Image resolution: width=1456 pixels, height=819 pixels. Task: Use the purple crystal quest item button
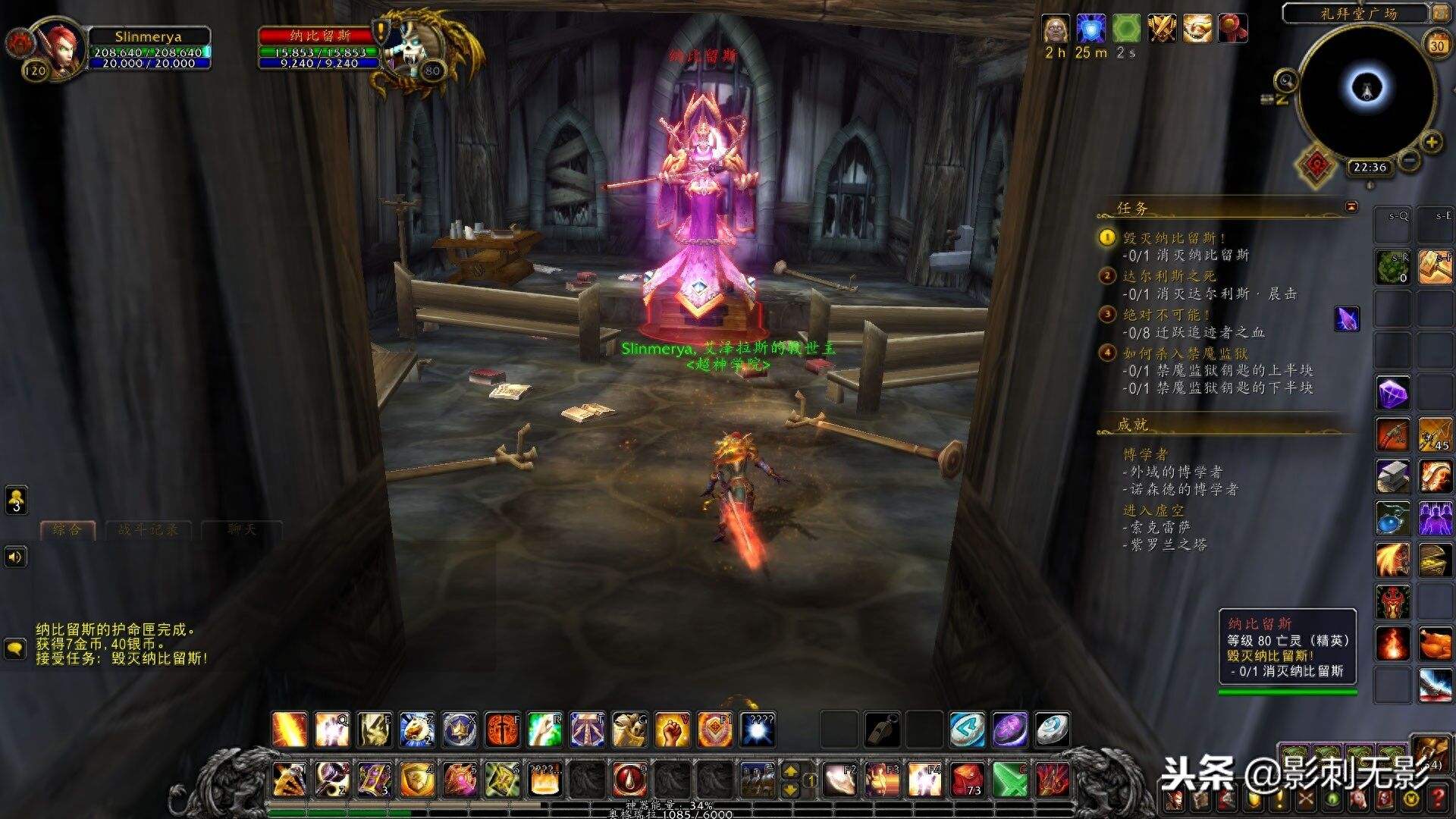1347,319
